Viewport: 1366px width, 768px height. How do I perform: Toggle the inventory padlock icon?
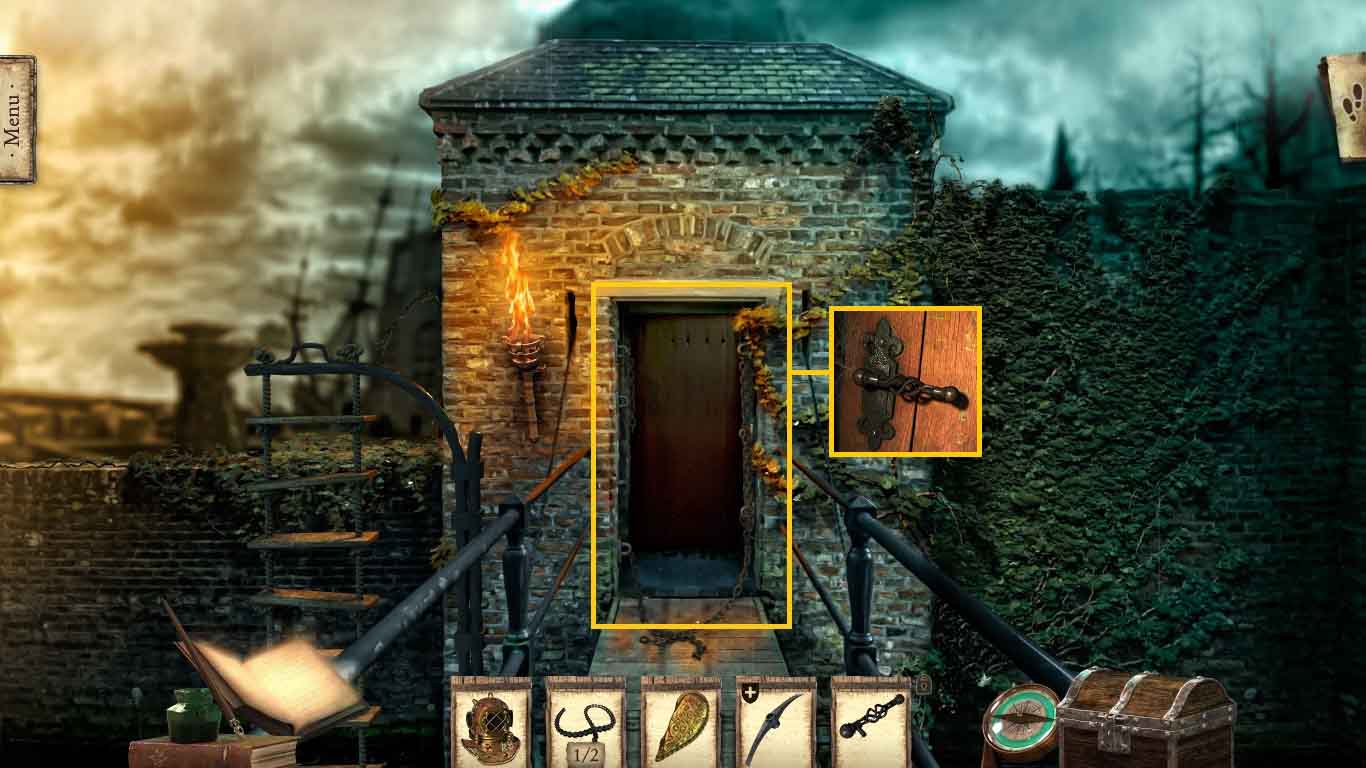[924, 684]
